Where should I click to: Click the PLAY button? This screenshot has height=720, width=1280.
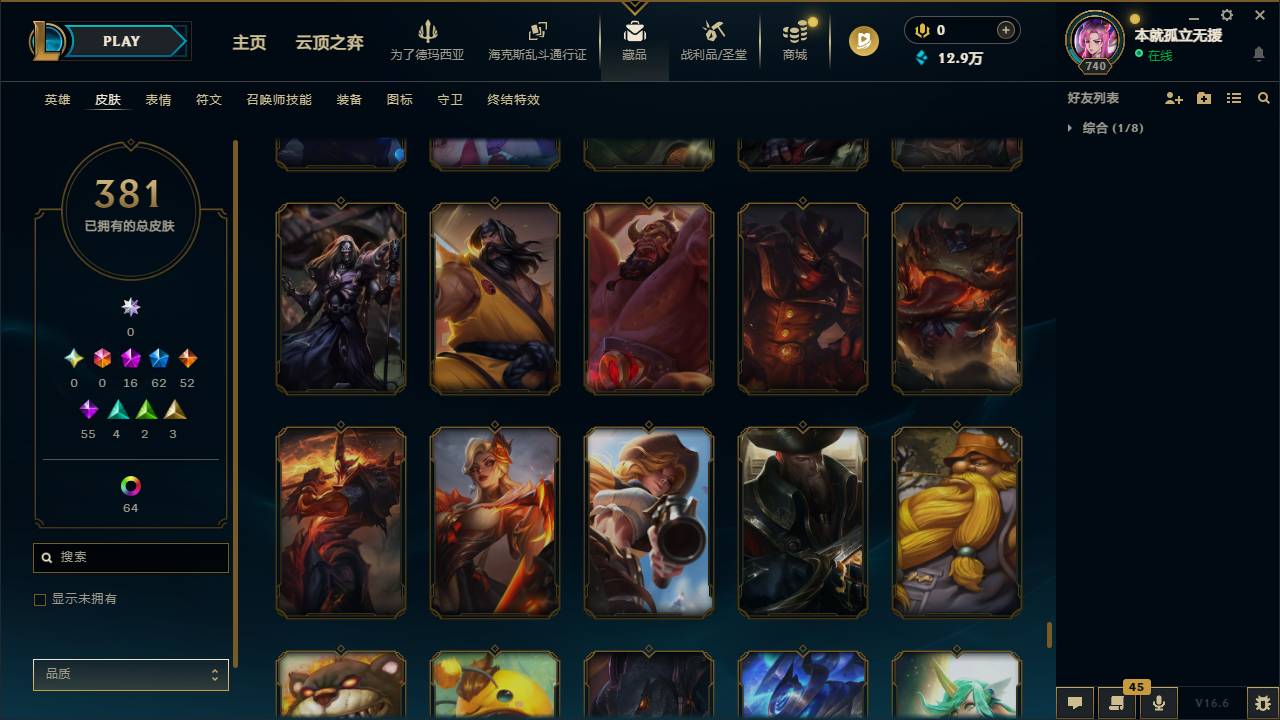click(x=120, y=41)
